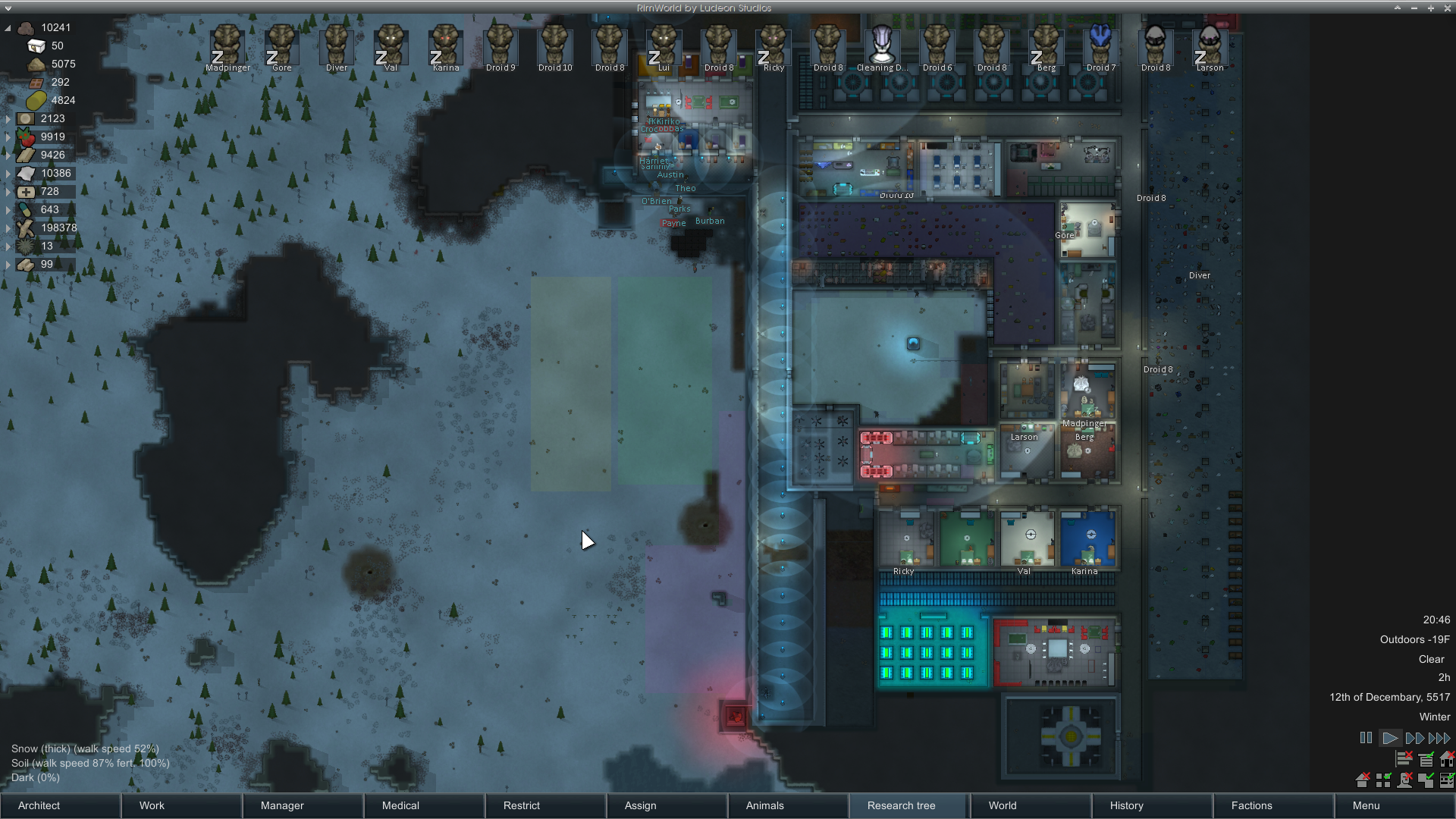
Task: Open the Architect menu
Action: click(x=61, y=805)
